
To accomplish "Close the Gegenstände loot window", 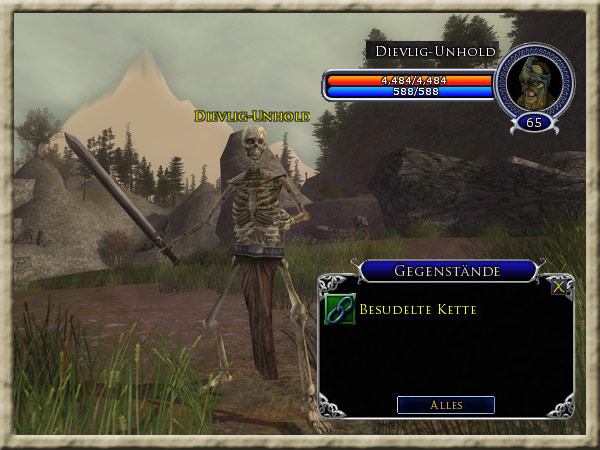I will [x=559, y=287].
